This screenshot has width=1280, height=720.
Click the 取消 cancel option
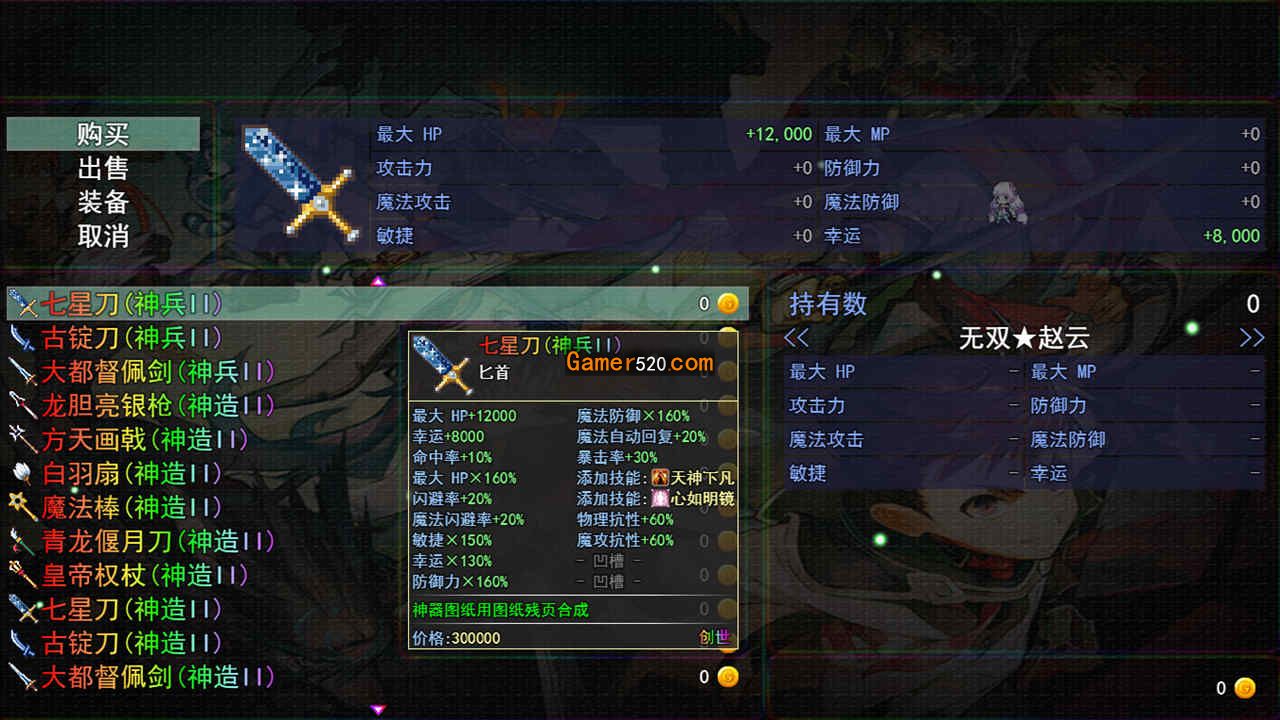coord(103,236)
